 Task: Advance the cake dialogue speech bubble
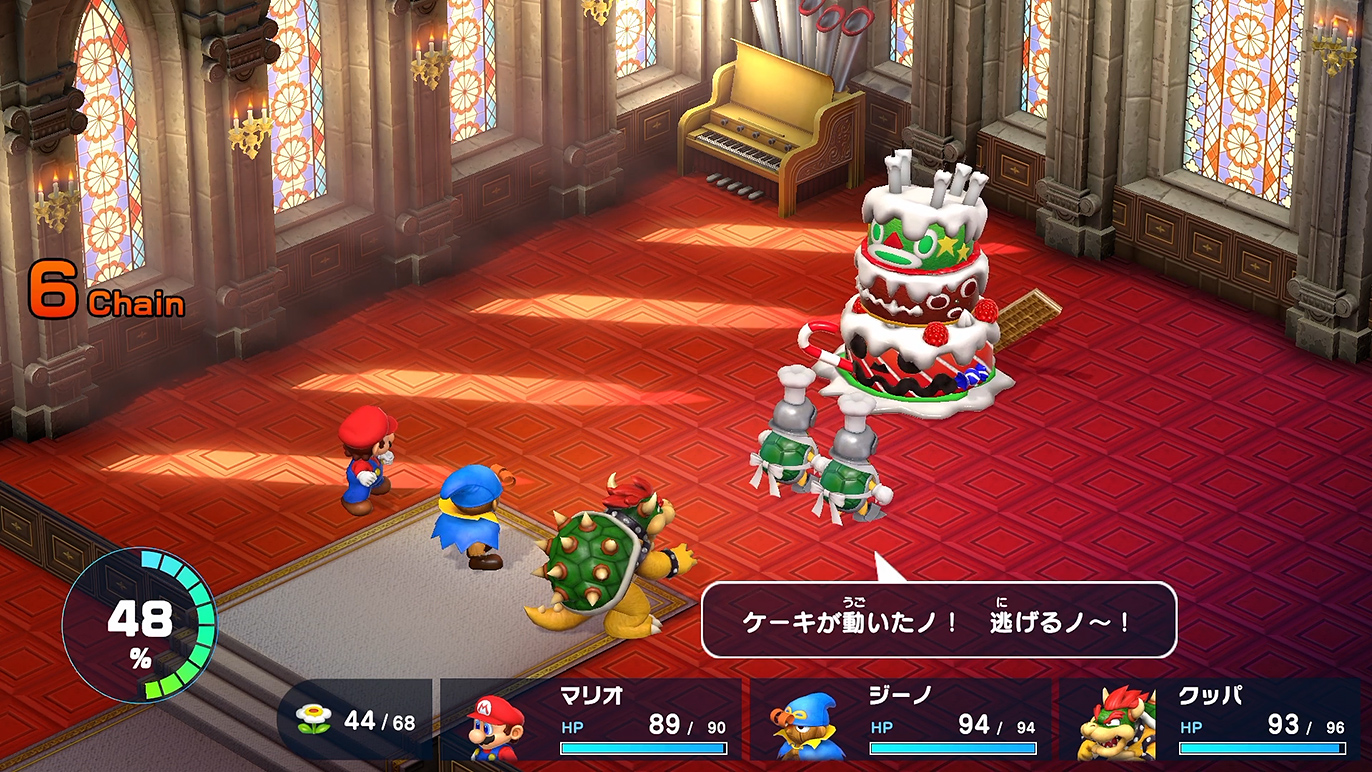click(x=938, y=620)
